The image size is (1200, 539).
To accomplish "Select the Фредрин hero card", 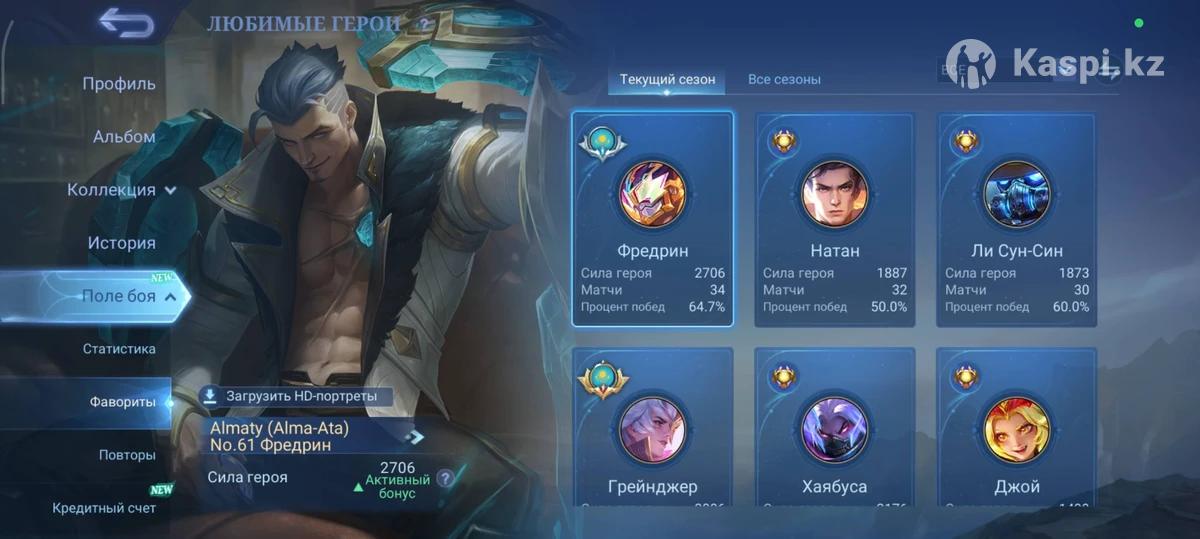I will tap(652, 219).
